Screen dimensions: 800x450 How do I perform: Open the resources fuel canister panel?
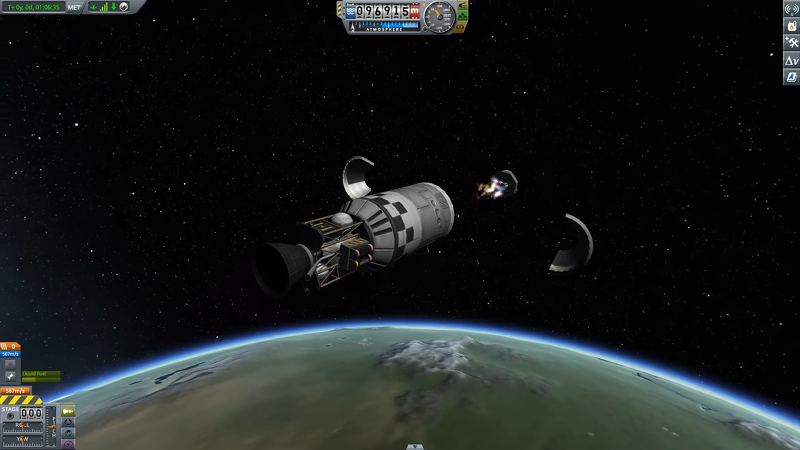tap(790, 26)
